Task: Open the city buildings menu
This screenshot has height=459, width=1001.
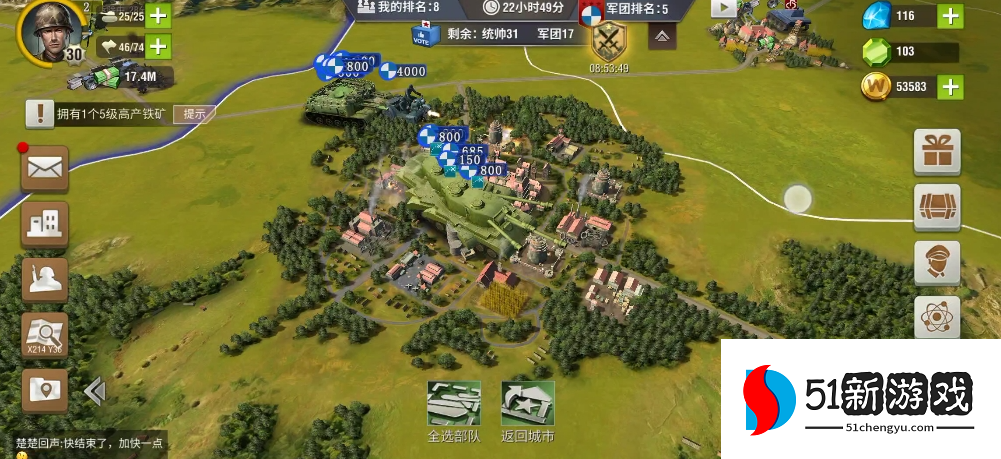Action: tap(45, 225)
